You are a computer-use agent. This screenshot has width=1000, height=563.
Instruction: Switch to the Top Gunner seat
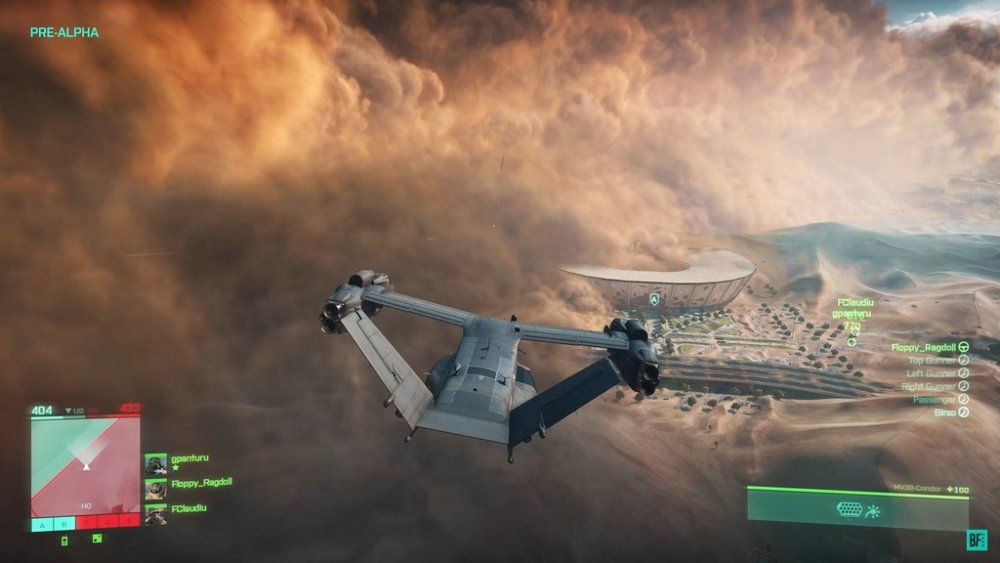click(x=937, y=360)
